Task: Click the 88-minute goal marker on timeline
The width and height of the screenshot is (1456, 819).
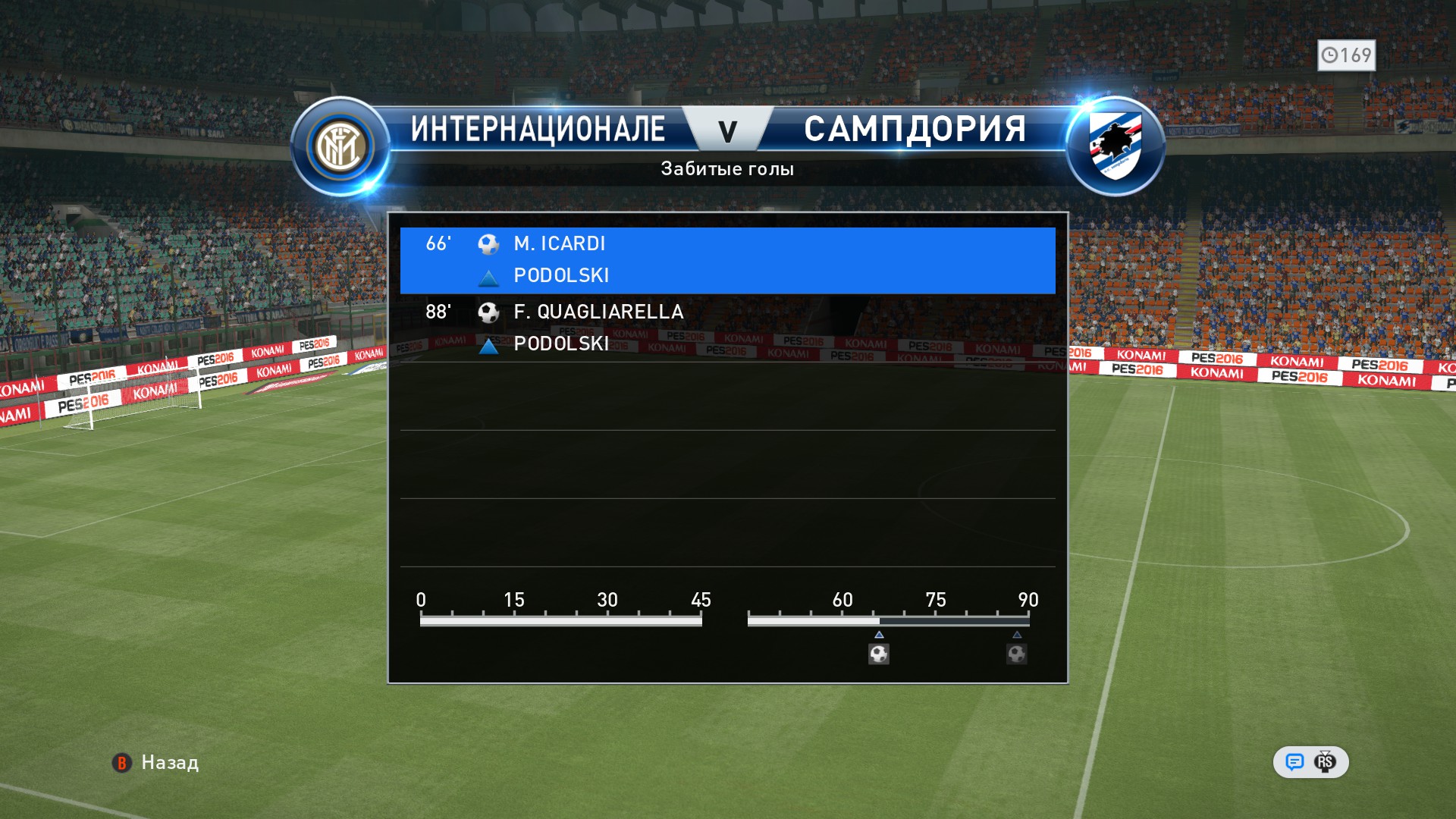Action: (1016, 653)
